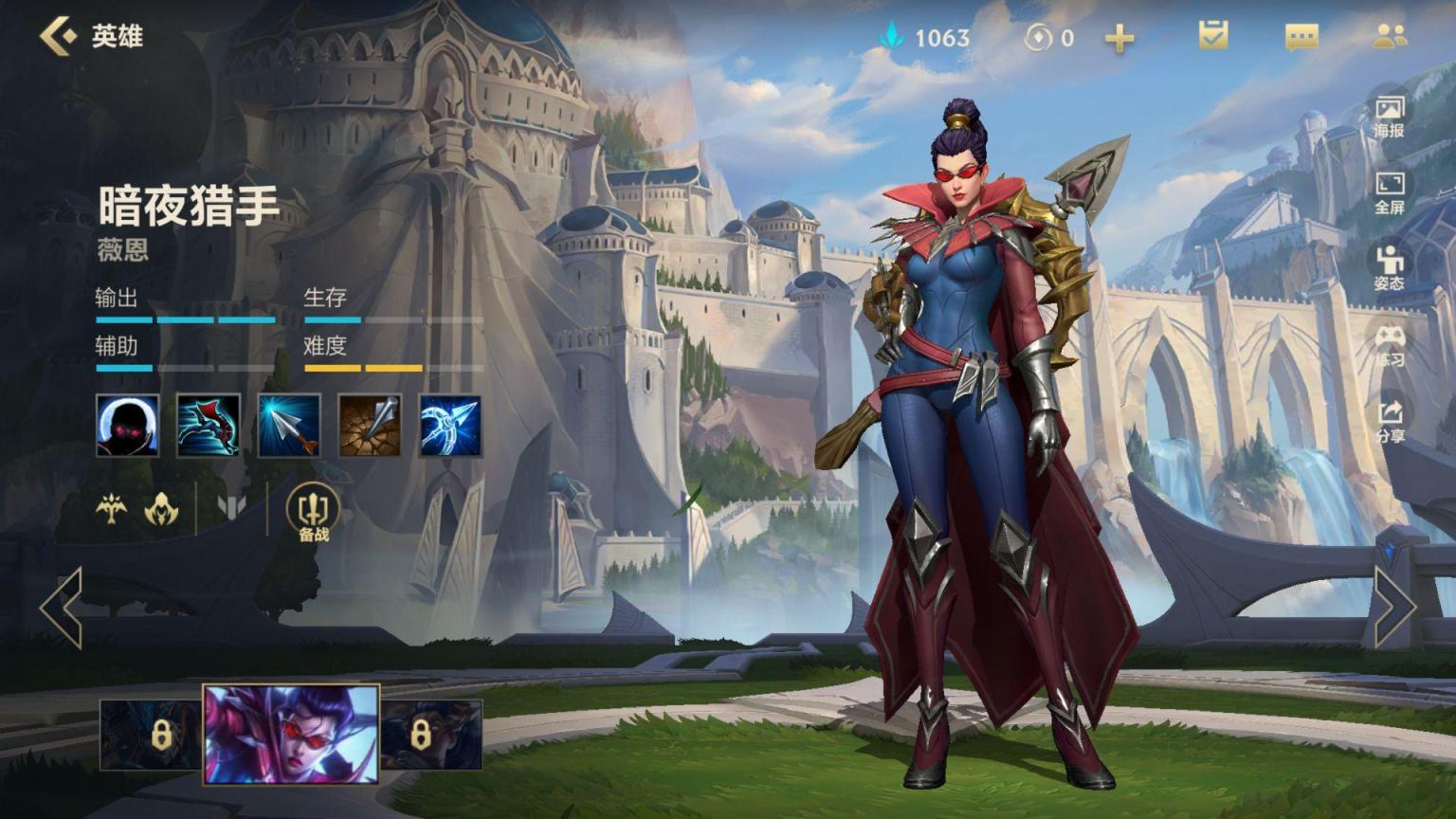Open the chat message icon

click(1301, 37)
